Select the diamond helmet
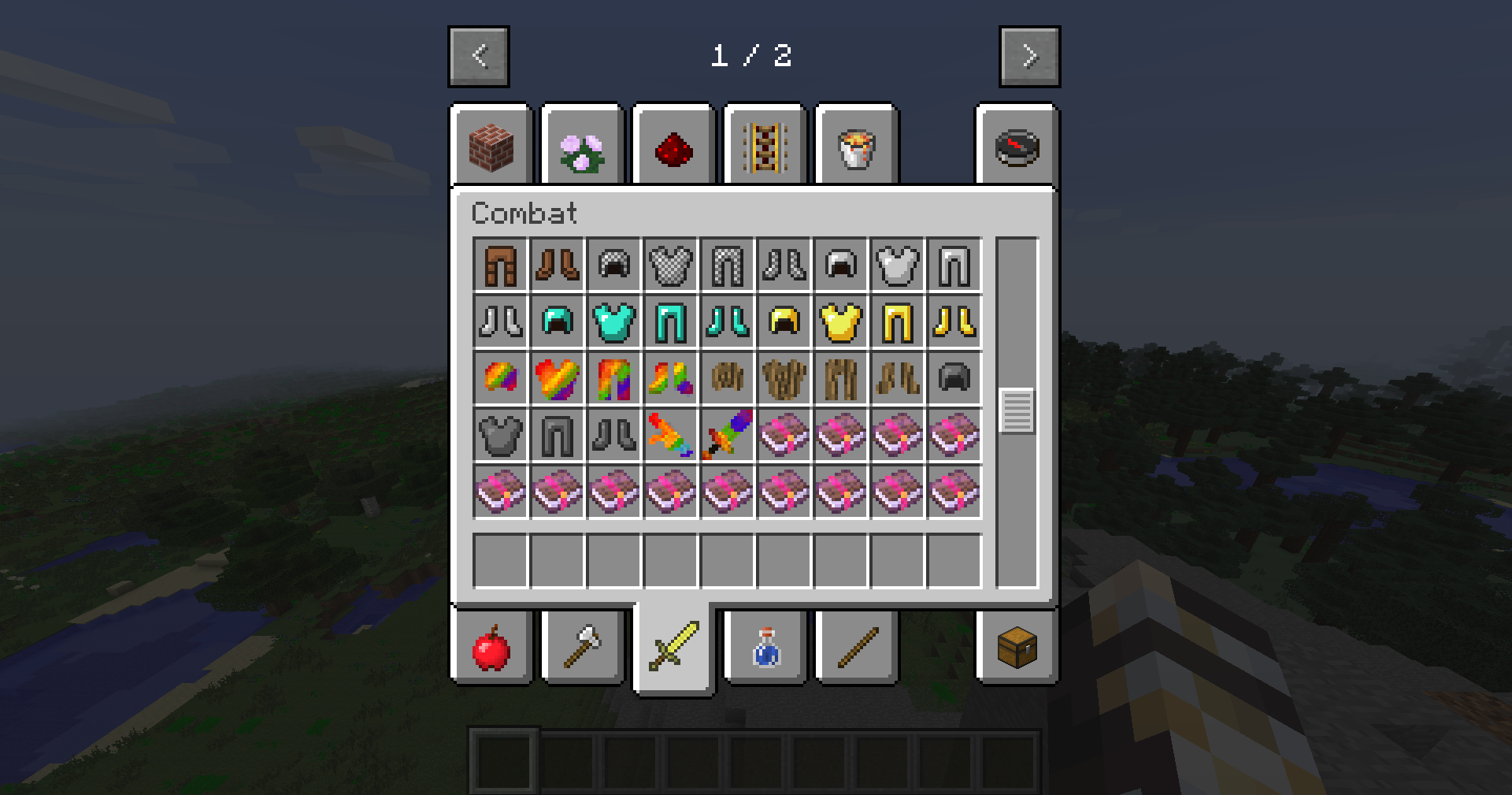Image resolution: width=1512 pixels, height=795 pixels. click(x=557, y=321)
